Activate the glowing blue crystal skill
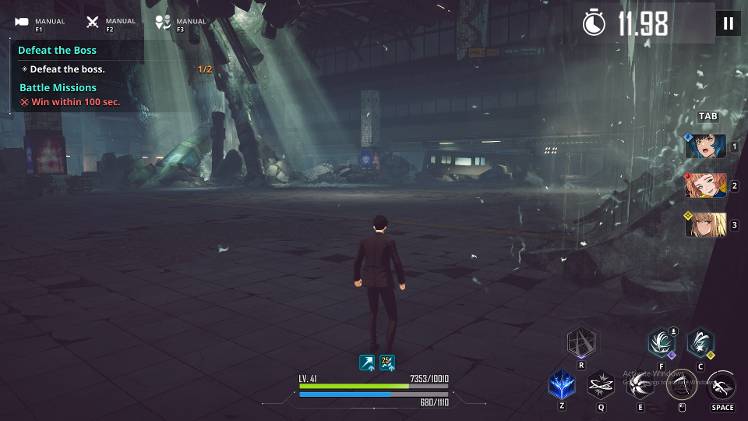This screenshot has height=421, width=748. [561, 385]
